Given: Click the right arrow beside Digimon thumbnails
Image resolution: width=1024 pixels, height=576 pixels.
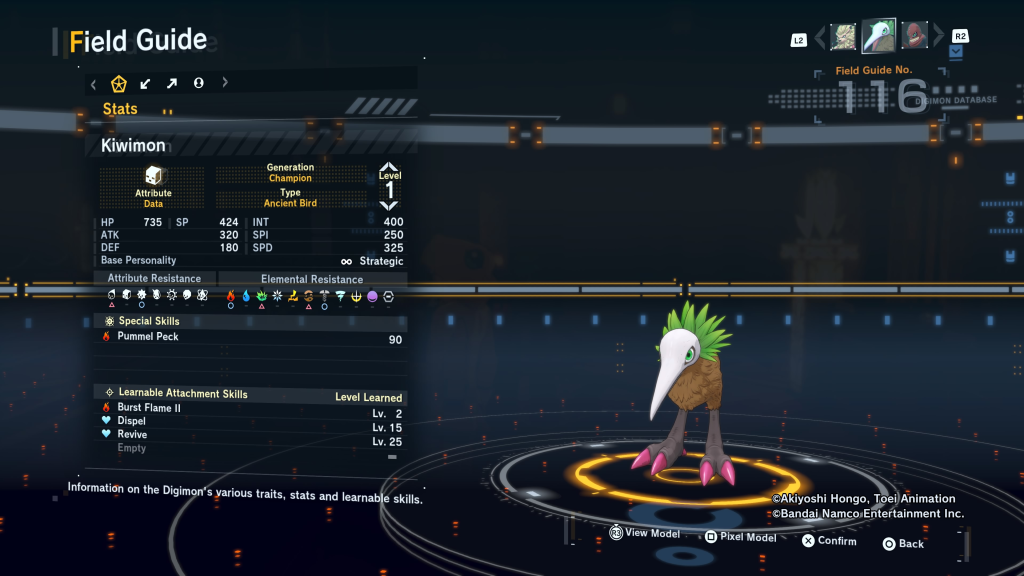Looking at the screenshot, I should 937,38.
